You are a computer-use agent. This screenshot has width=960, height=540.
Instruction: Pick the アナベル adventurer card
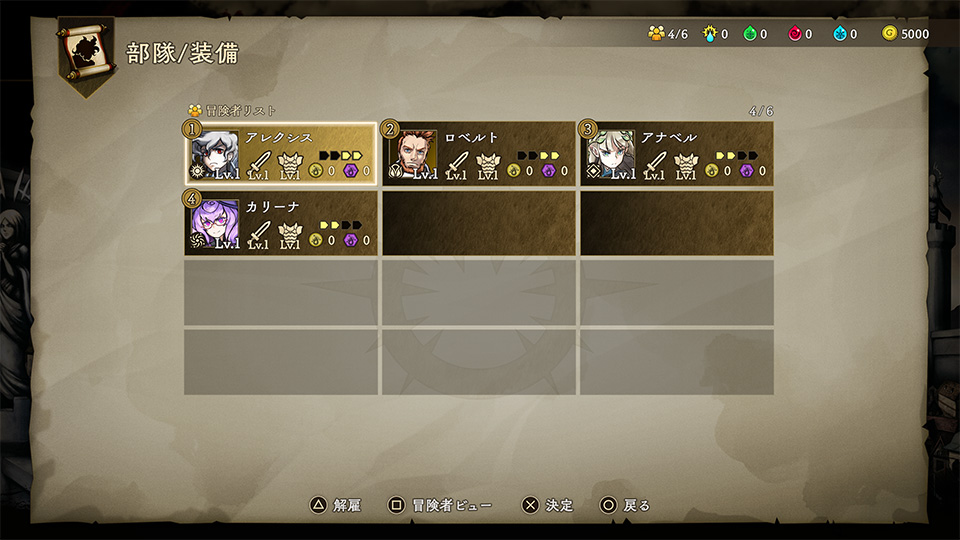coord(676,154)
